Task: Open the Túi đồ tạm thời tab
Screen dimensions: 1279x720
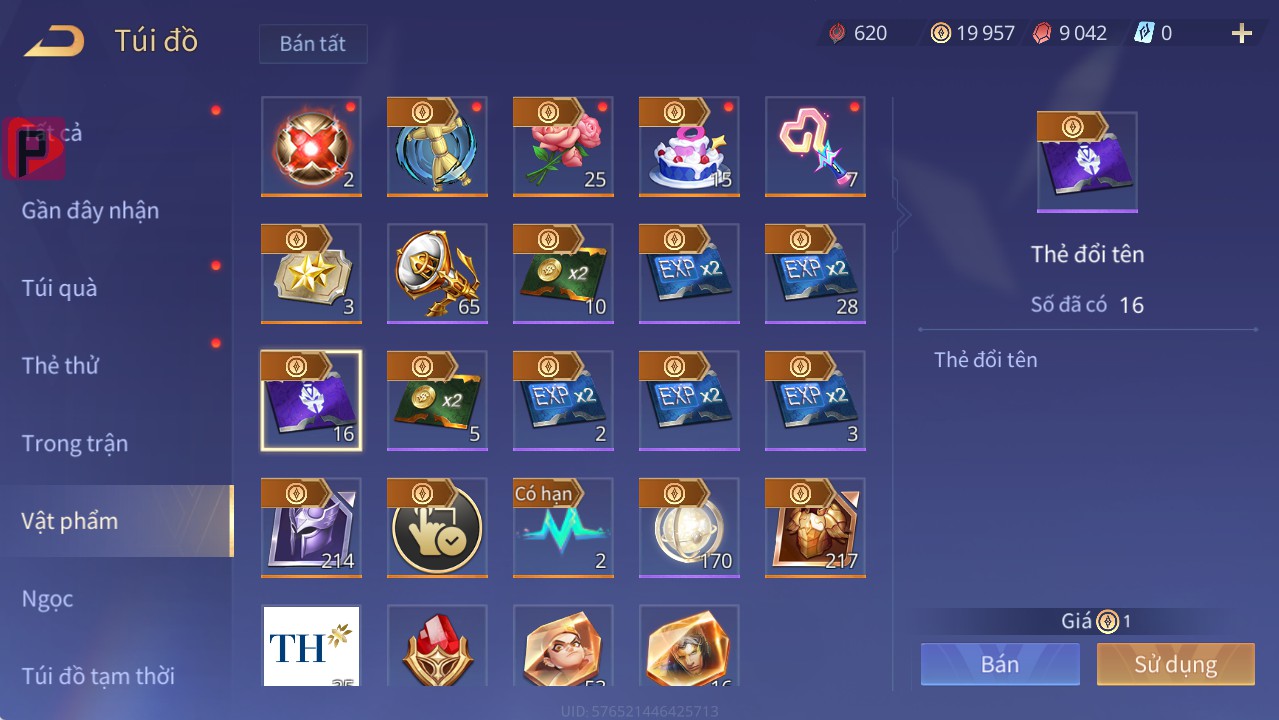Action: (98, 676)
